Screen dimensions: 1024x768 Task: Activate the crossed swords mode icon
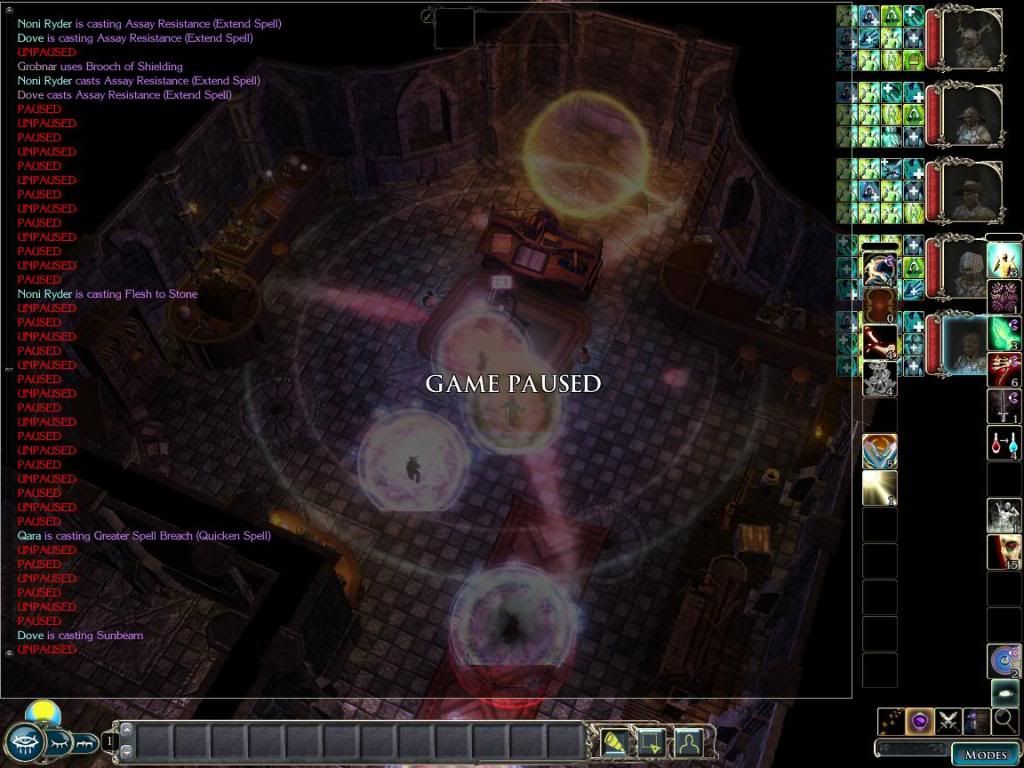pos(948,721)
